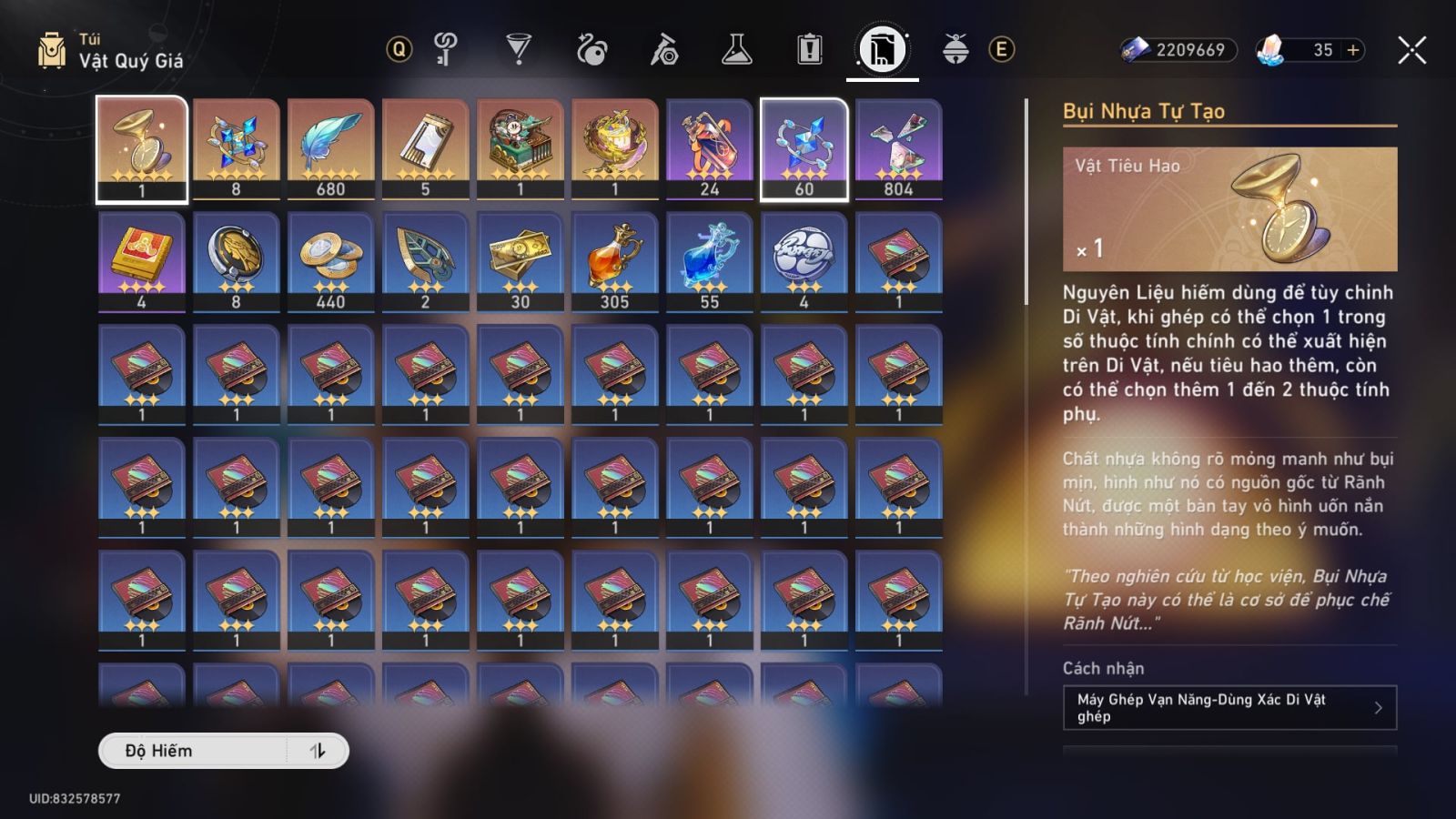Close the inventory with the X button

pyautogui.click(x=1411, y=50)
